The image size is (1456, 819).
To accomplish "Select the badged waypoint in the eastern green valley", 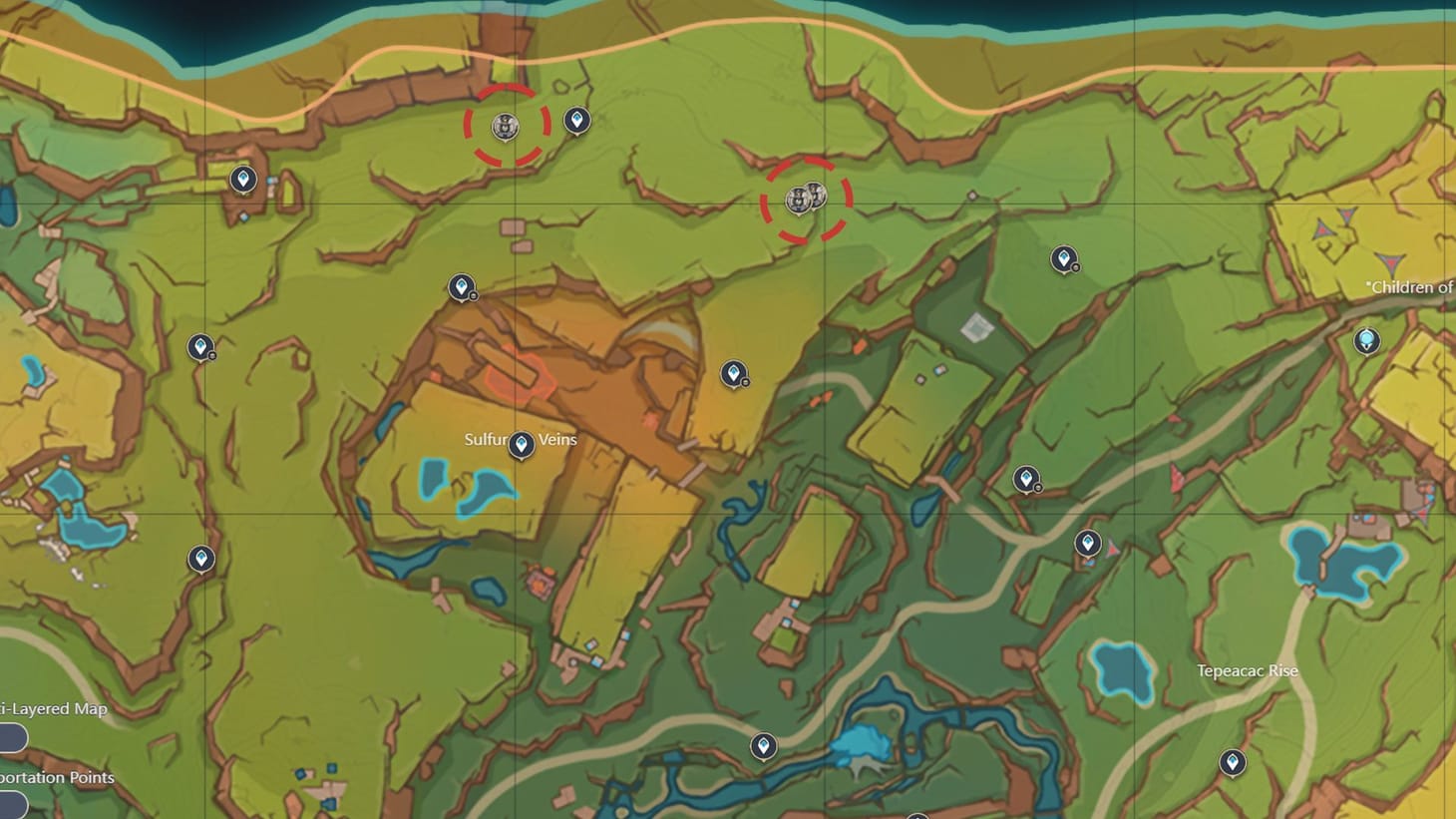I will point(1027,479).
